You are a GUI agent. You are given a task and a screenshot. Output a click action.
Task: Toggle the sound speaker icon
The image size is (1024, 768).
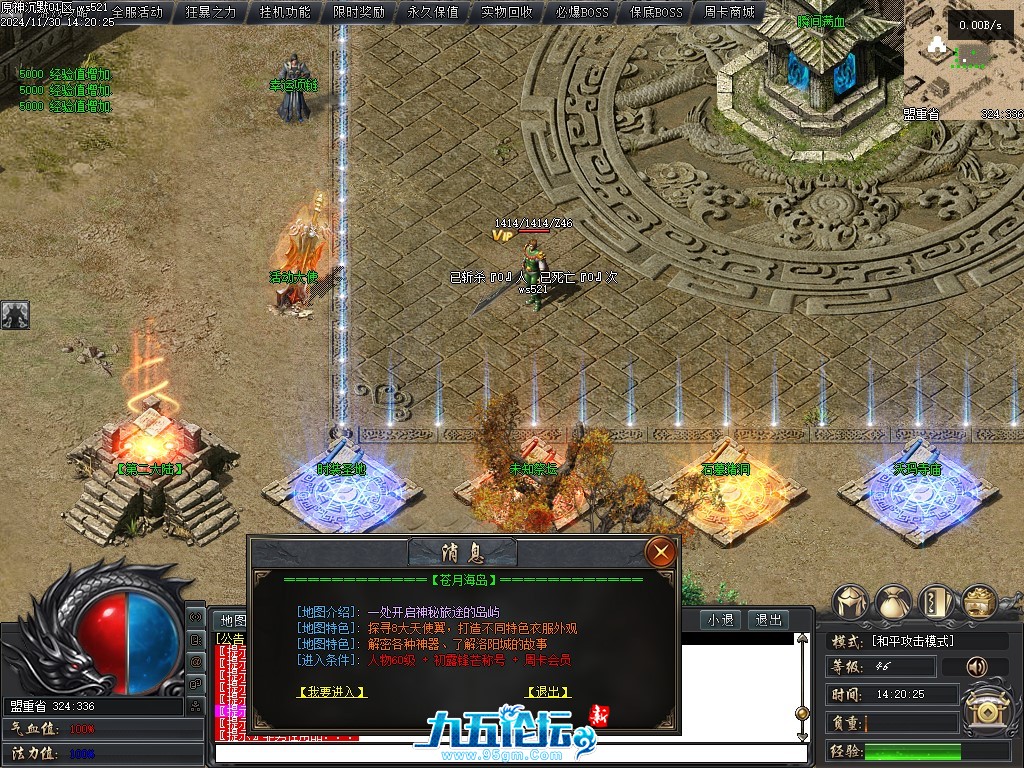pos(977,666)
